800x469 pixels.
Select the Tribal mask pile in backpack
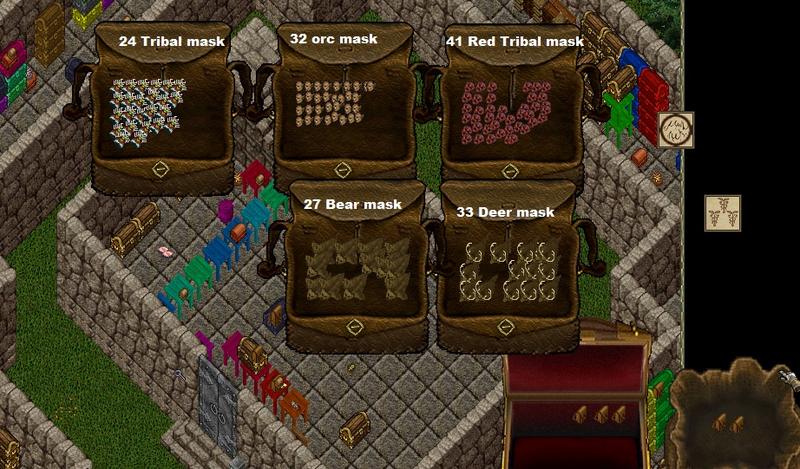[x=147, y=108]
